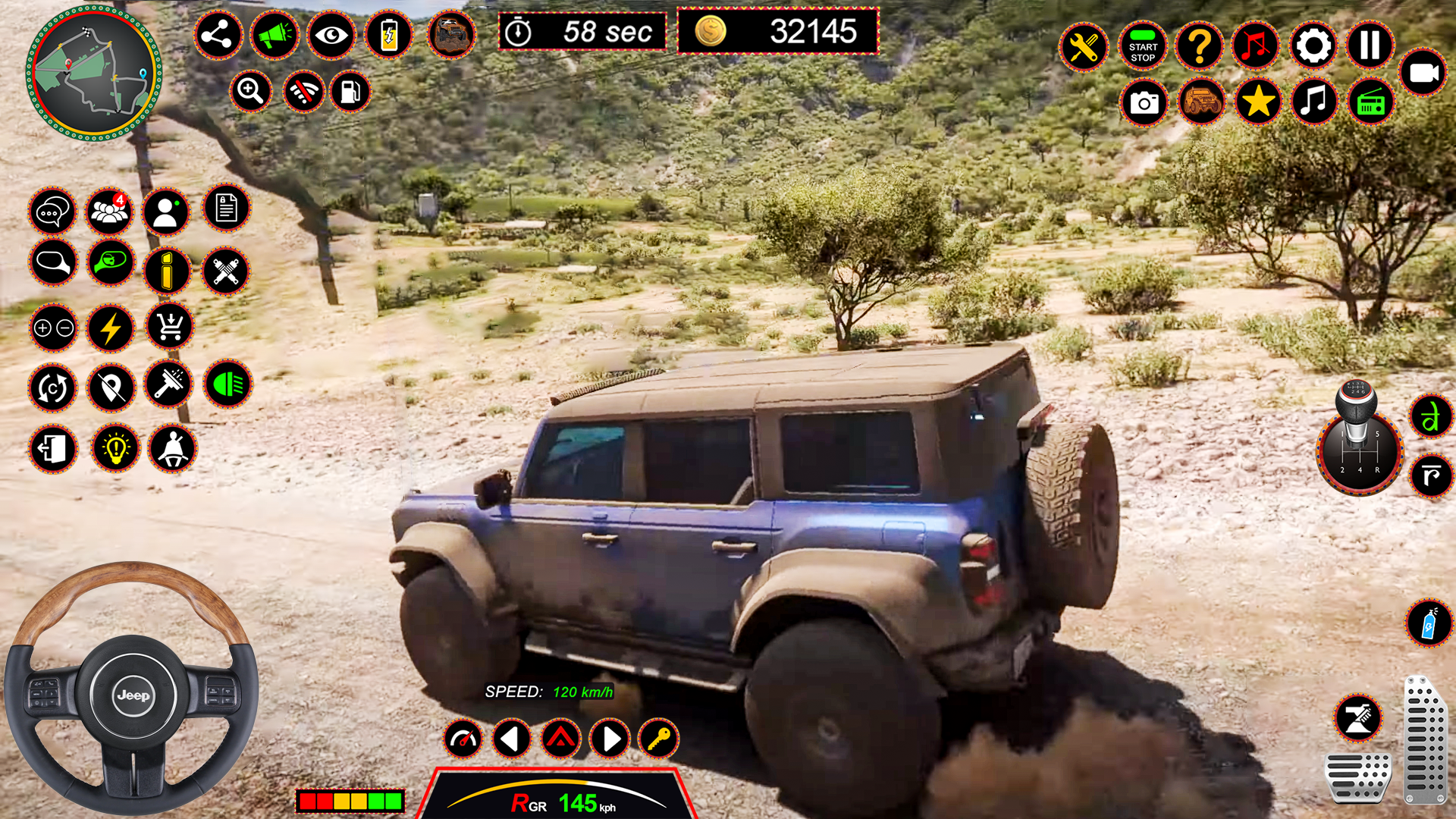Open the zoom magnifier control
Image resolution: width=1456 pixels, height=819 pixels.
click(251, 91)
